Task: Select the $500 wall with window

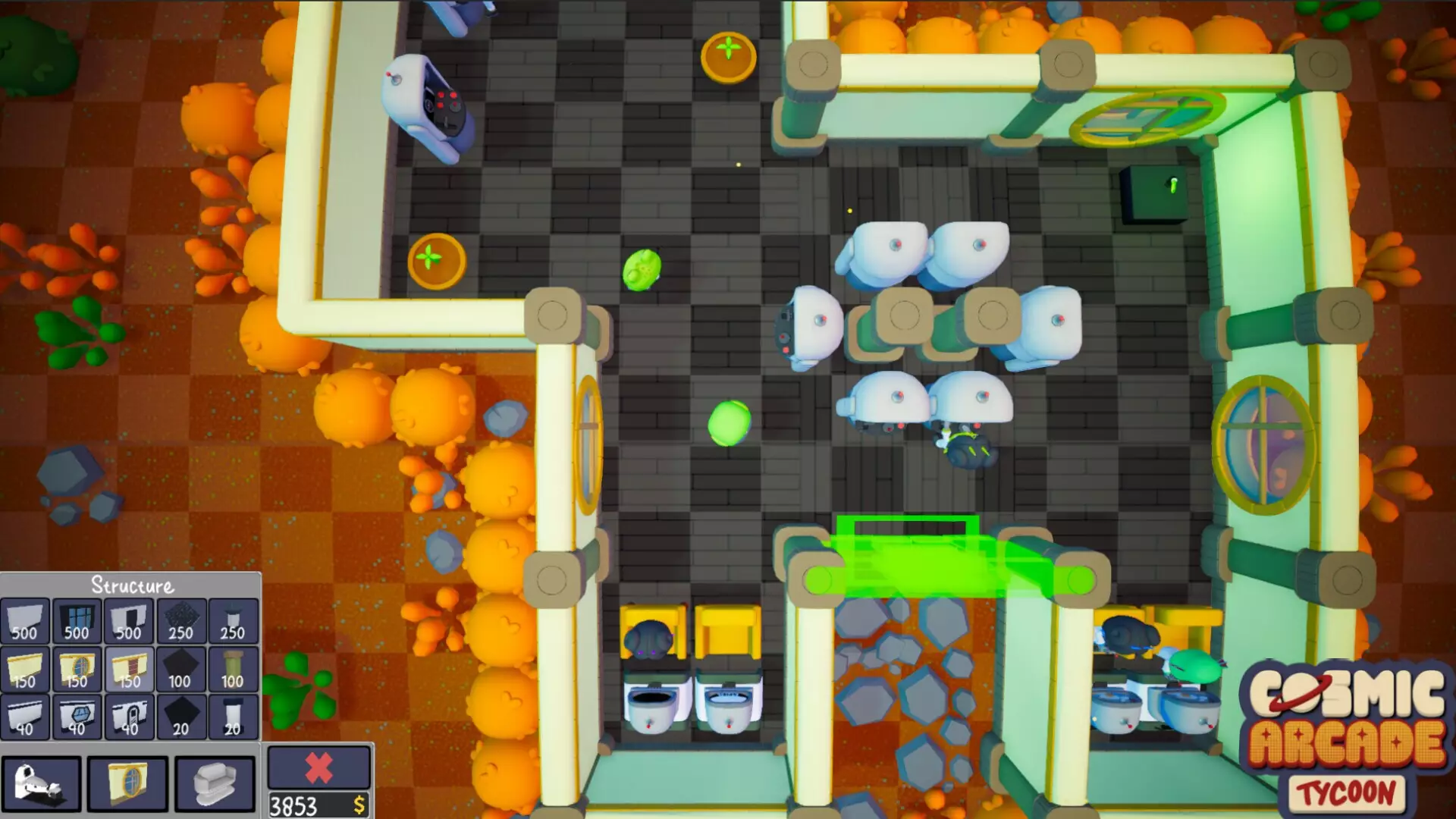Action: pos(77,620)
